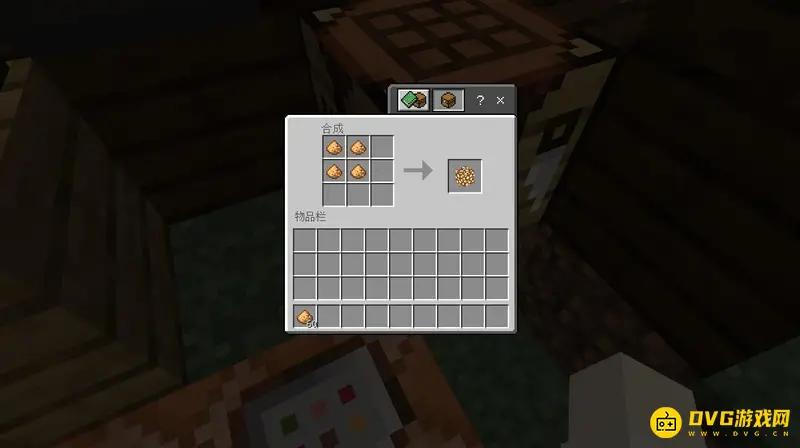Switch to the green recipe book tab
Image resolution: width=800 pixels, height=448 pixels.
pyautogui.click(x=413, y=100)
